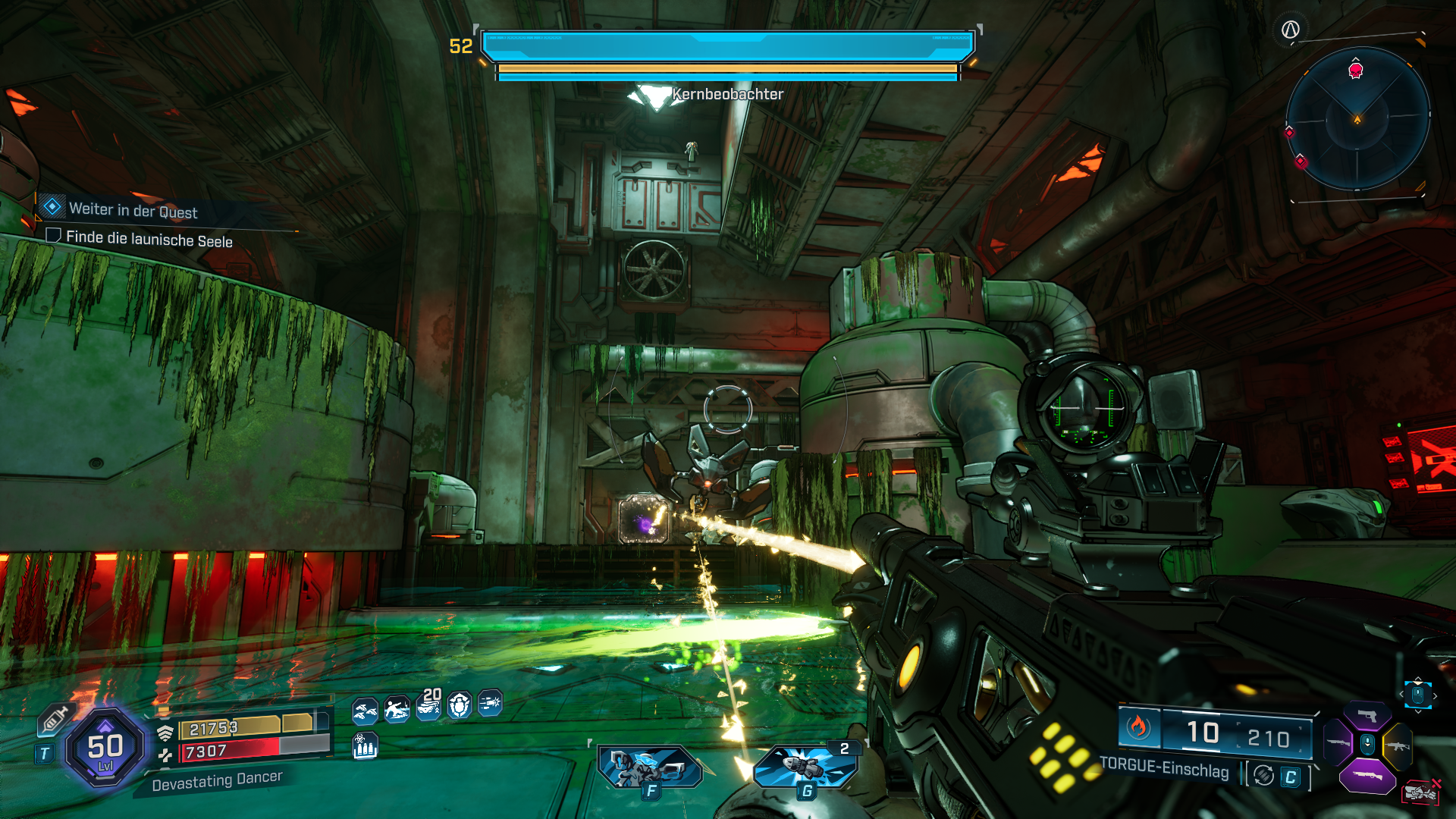The width and height of the screenshot is (1456, 819).
Task: Inspect the buff icon with number 20
Action: (429, 706)
